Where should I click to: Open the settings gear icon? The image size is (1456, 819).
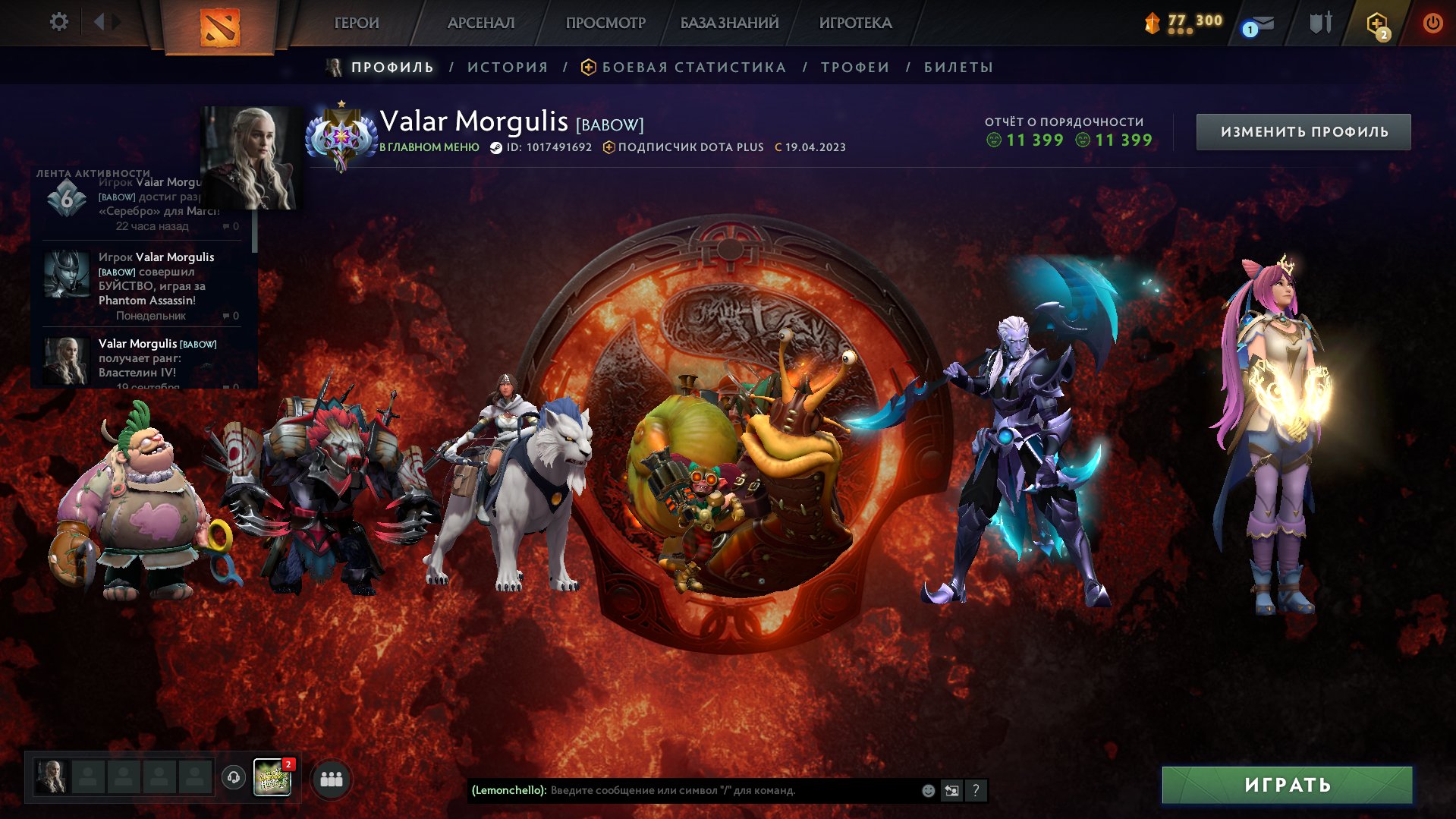tap(58, 22)
